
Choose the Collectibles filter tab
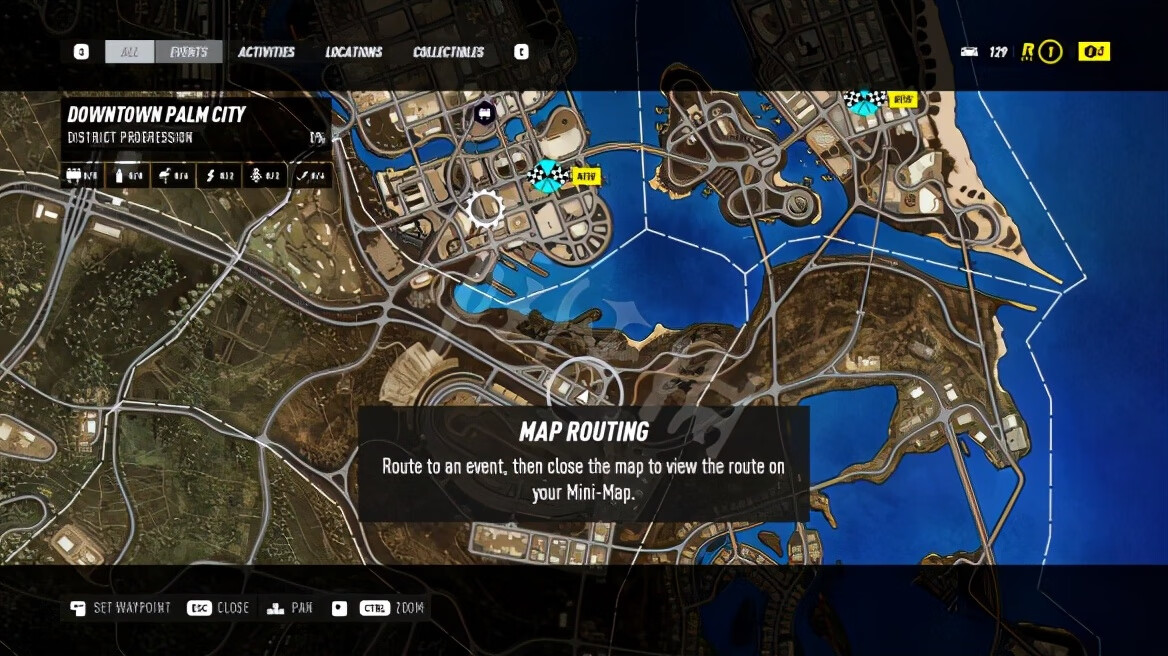point(448,52)
